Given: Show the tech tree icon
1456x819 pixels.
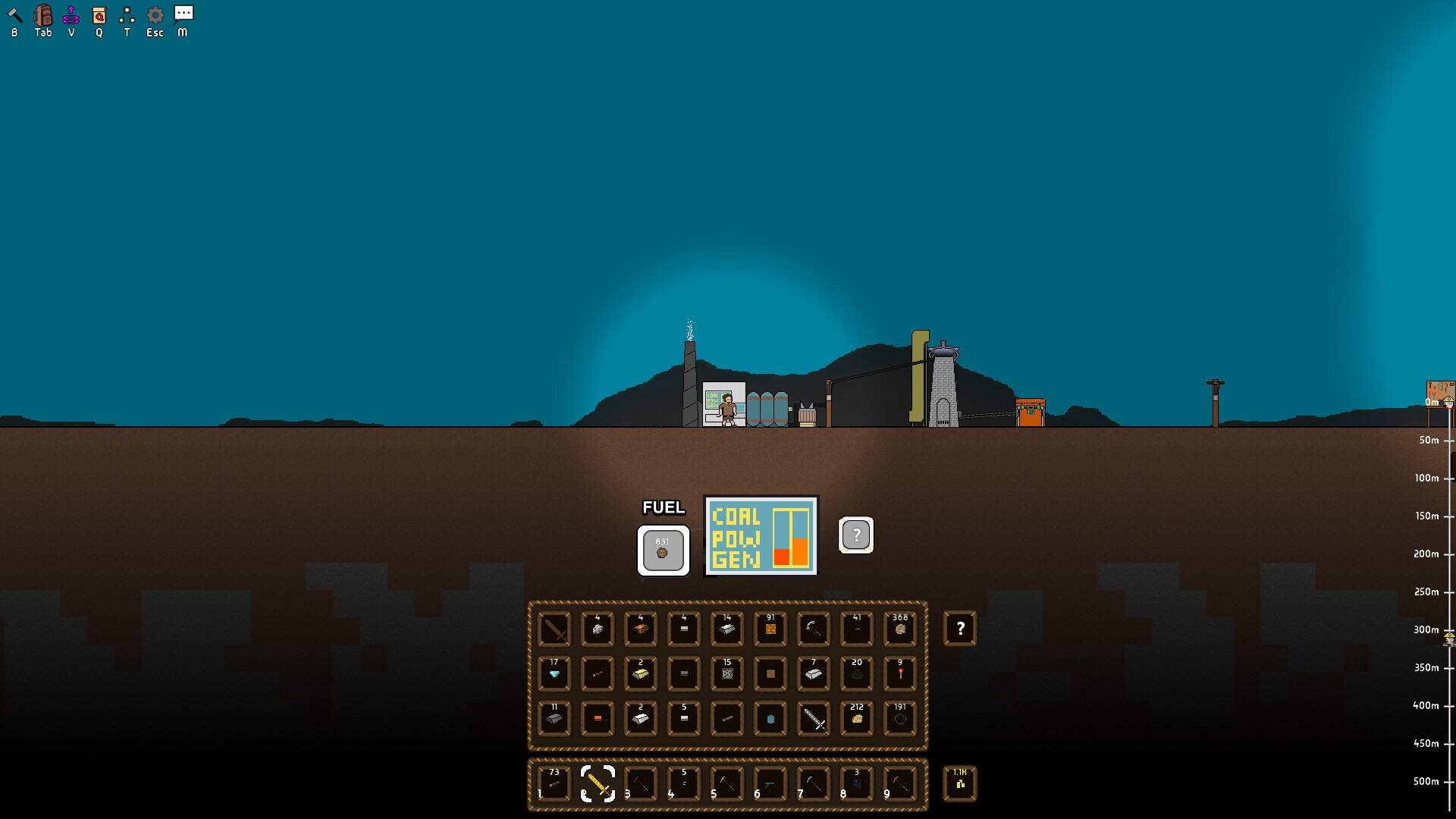Looking at the screenshot, I should (127, 15).
